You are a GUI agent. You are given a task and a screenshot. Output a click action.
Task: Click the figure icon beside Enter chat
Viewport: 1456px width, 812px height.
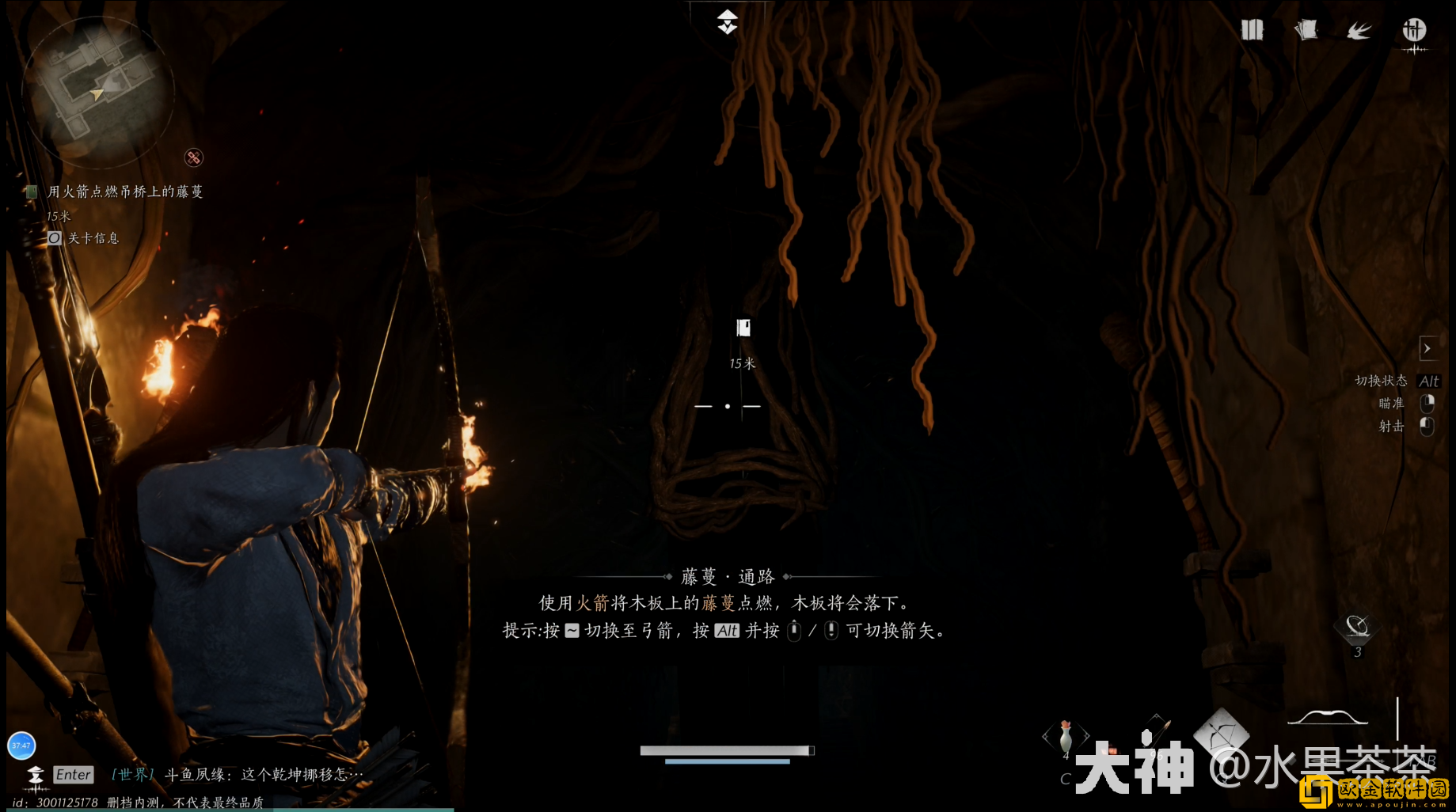(35, 776)
